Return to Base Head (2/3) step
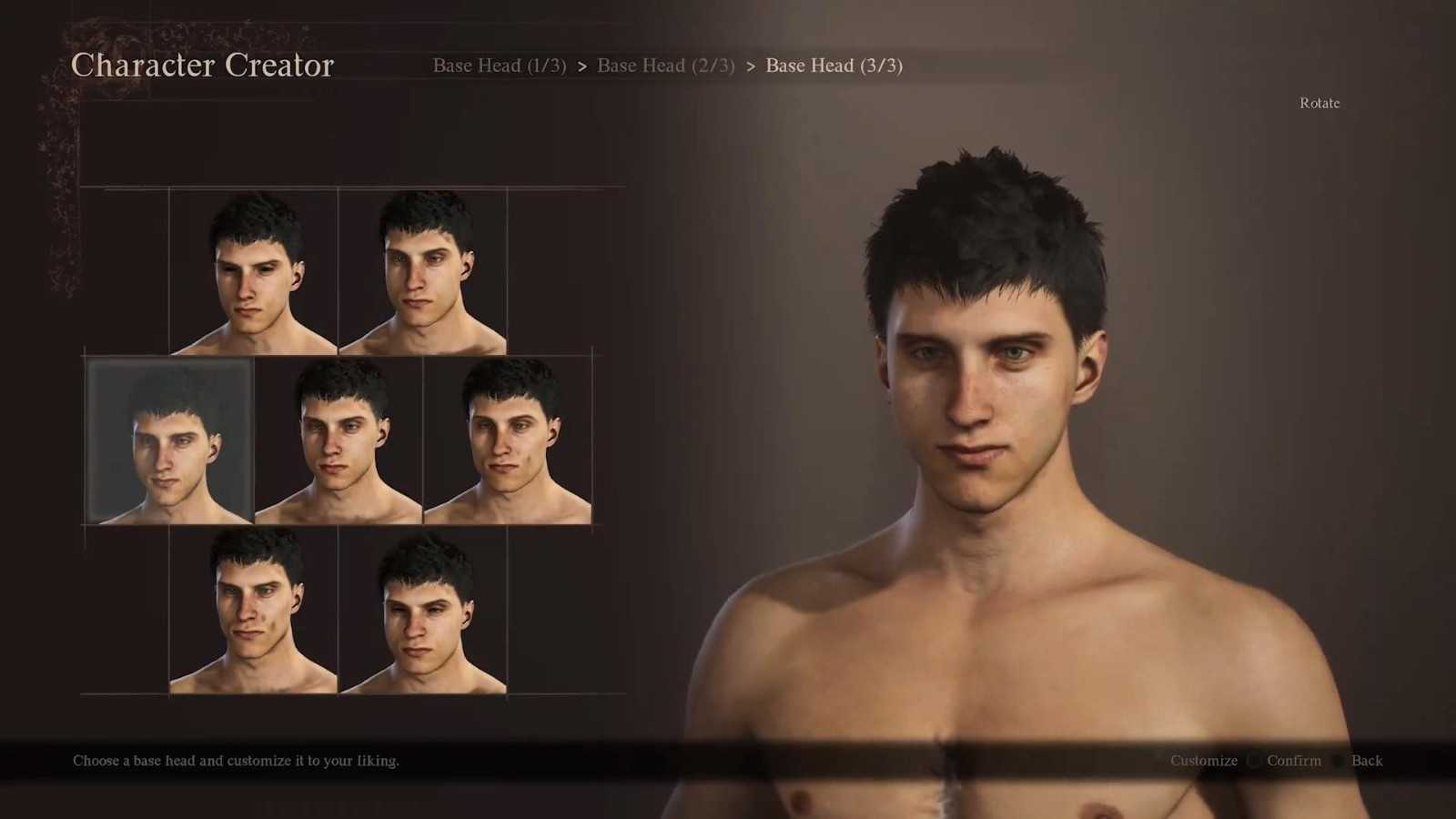Viewport: 1456px width, 819px height. coord(665,66)
